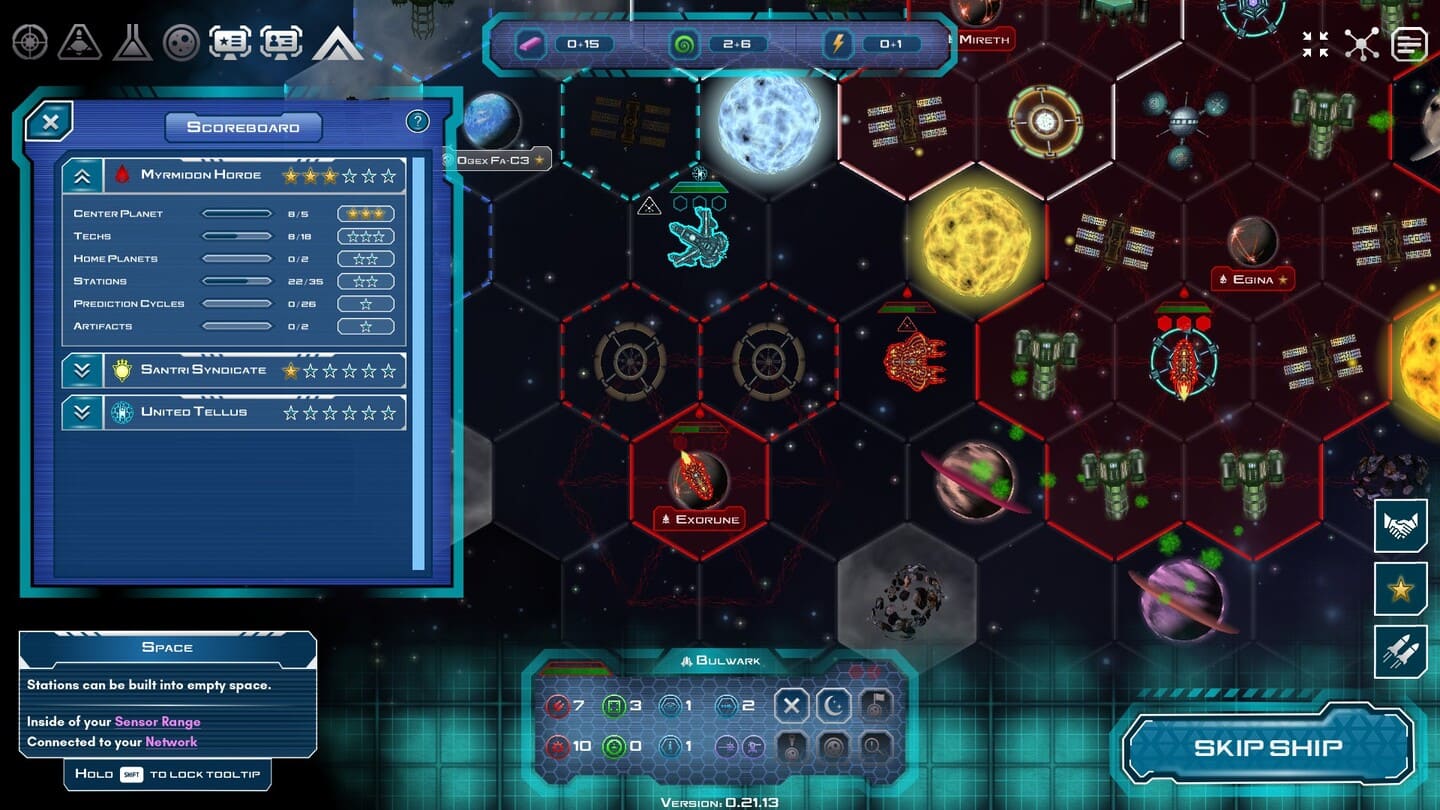The height and width of the screenshot is (810, 1440).
Task: Open the profile-card monitor icon
Action: (x=281, y=42)
